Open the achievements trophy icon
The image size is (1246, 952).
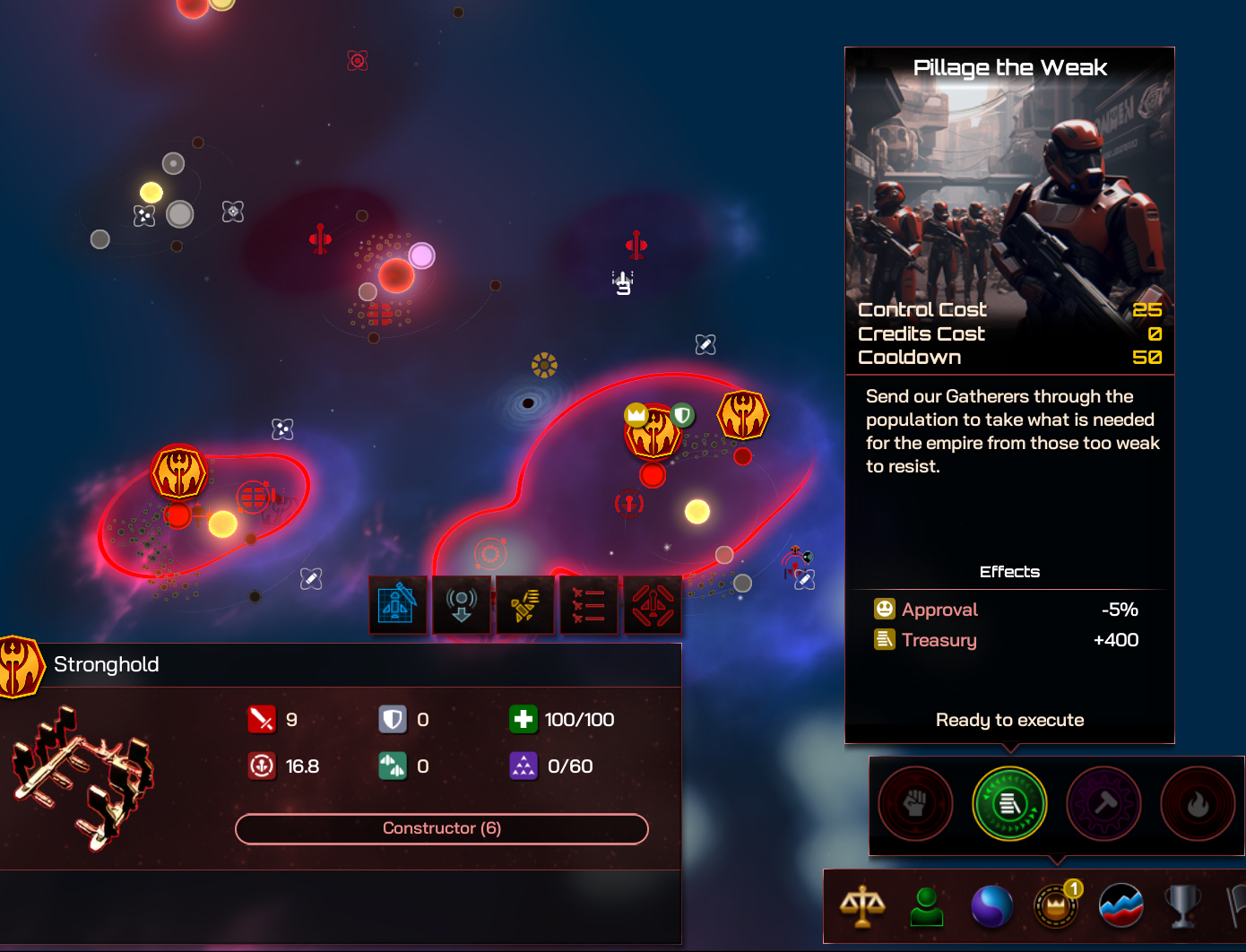point(1183,906)
